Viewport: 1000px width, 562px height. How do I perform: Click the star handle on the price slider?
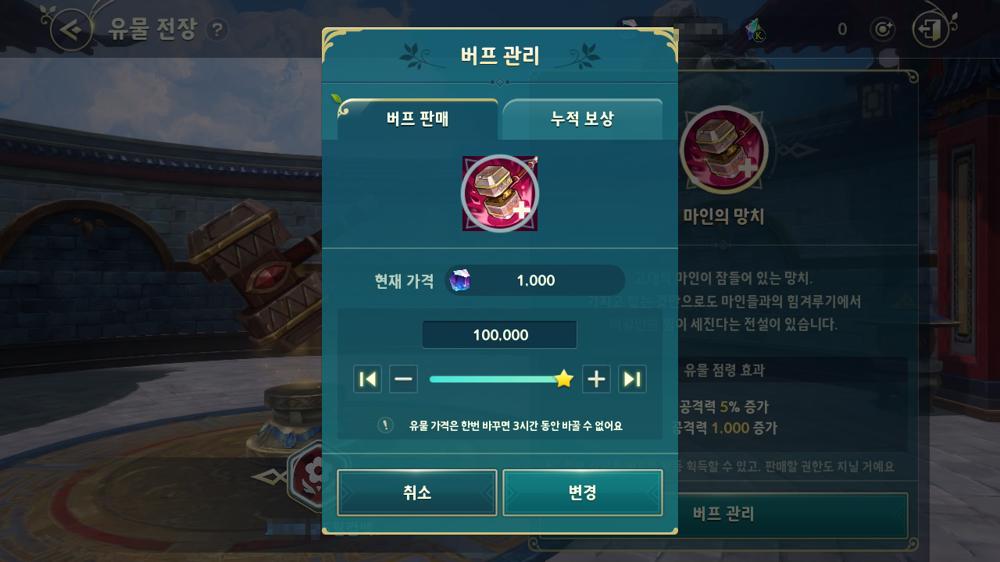point(564,379)
